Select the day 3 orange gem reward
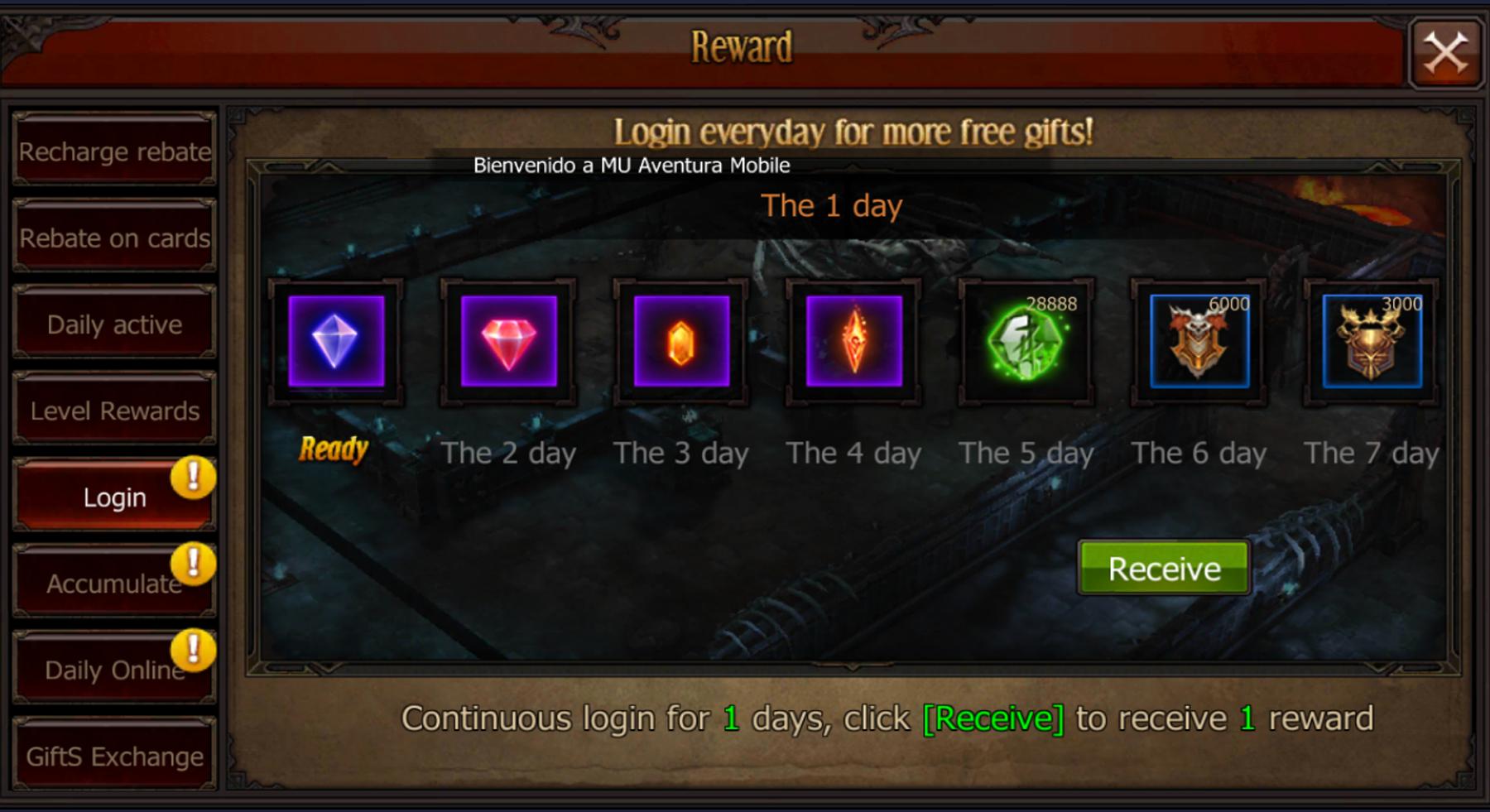Image resolution: width=1490 pixels, height=812 pixels. click(681, 343)
